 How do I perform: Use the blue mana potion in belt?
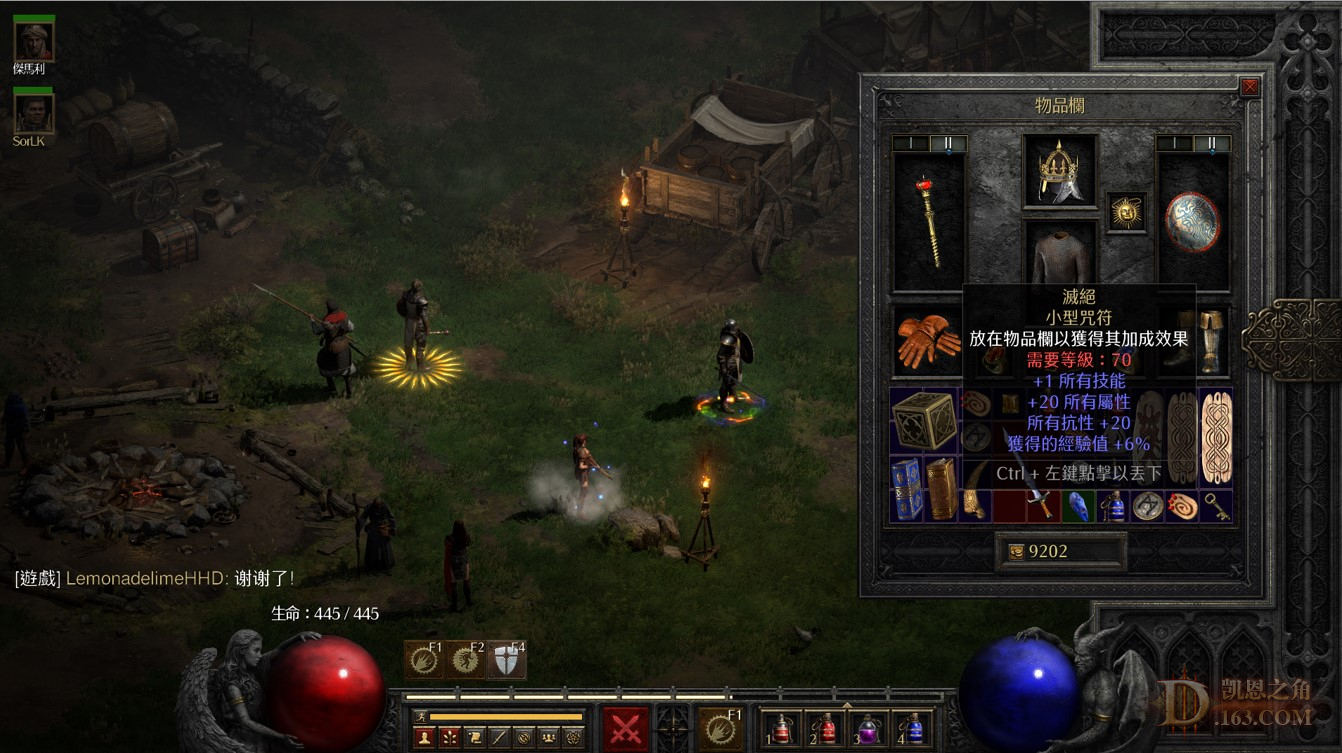coord(912,729)
